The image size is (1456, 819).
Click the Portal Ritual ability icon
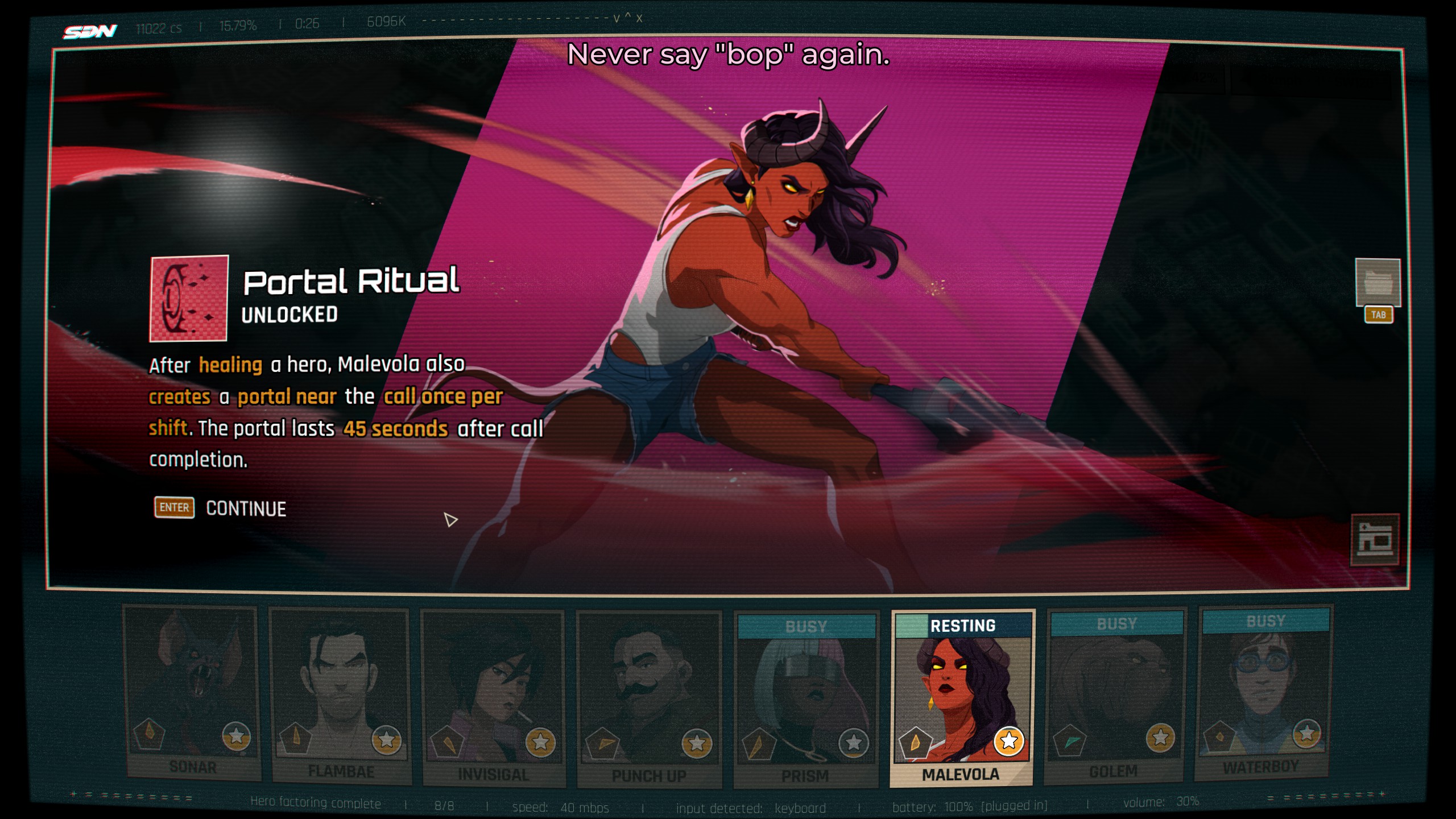click(189, 299)
